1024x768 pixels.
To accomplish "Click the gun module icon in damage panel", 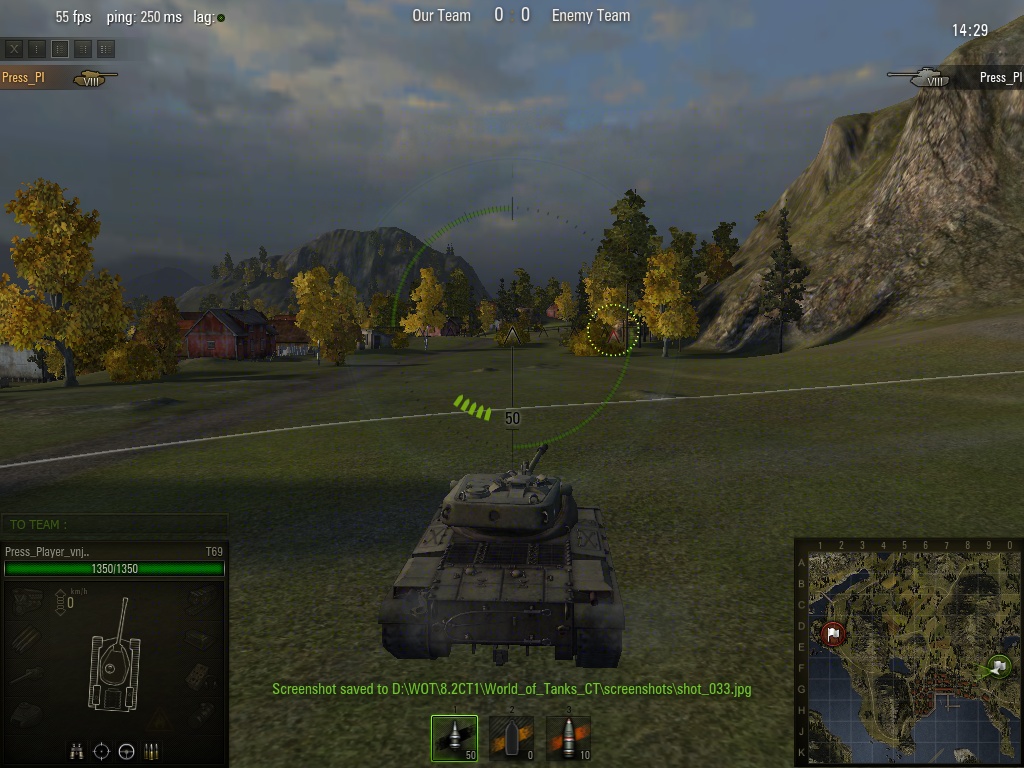I will click(25, 675).
